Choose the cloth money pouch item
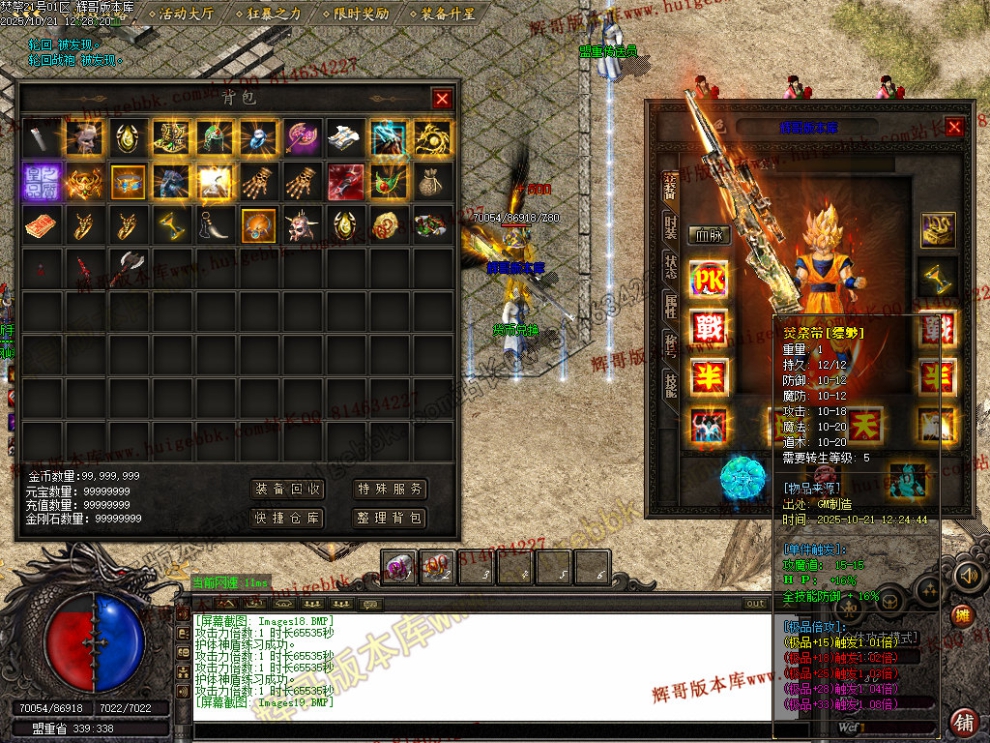The height and width of the screenshot is (743, 990). coord(432,181)
